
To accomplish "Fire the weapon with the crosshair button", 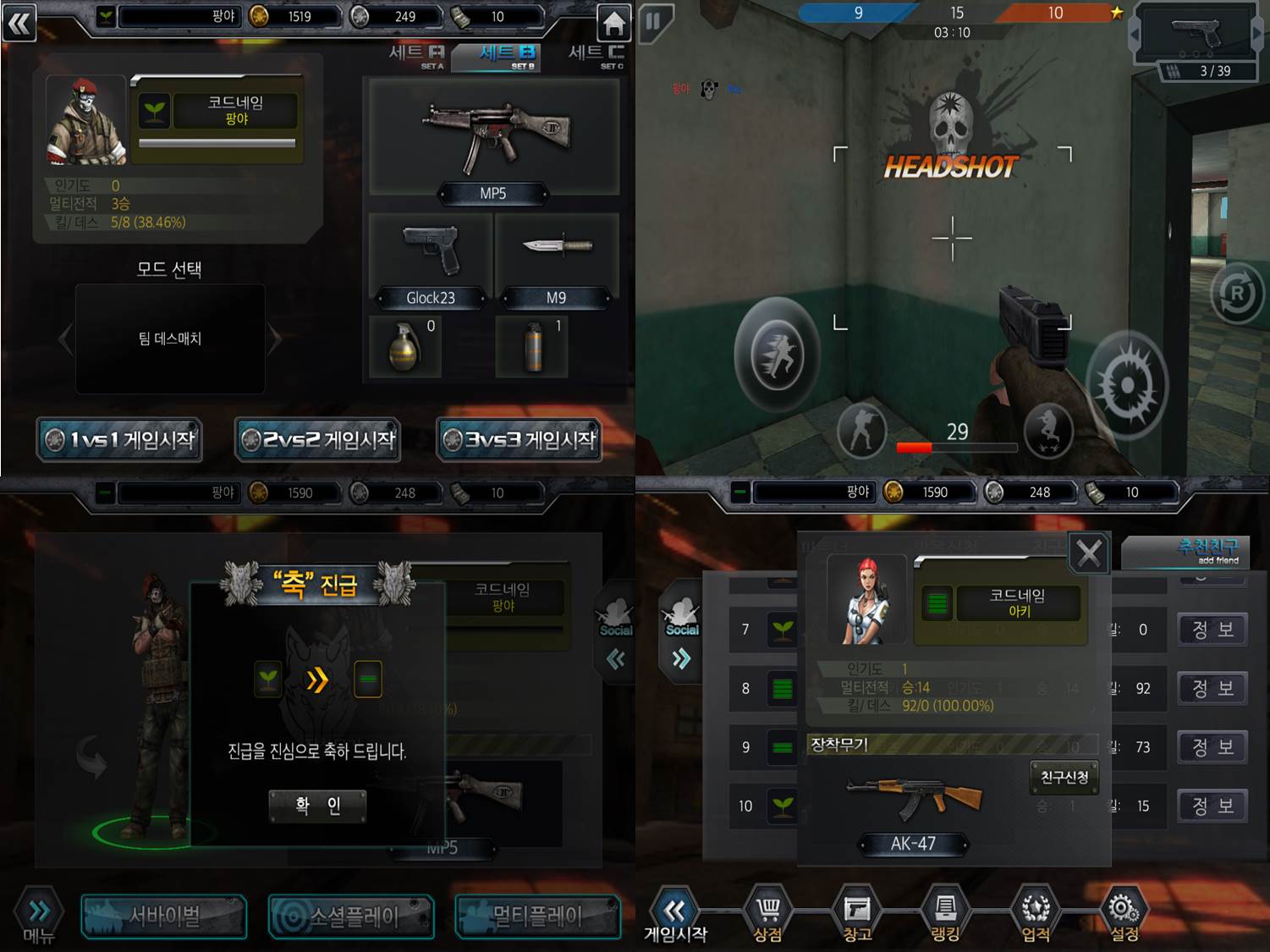I will coord(1127,386).
